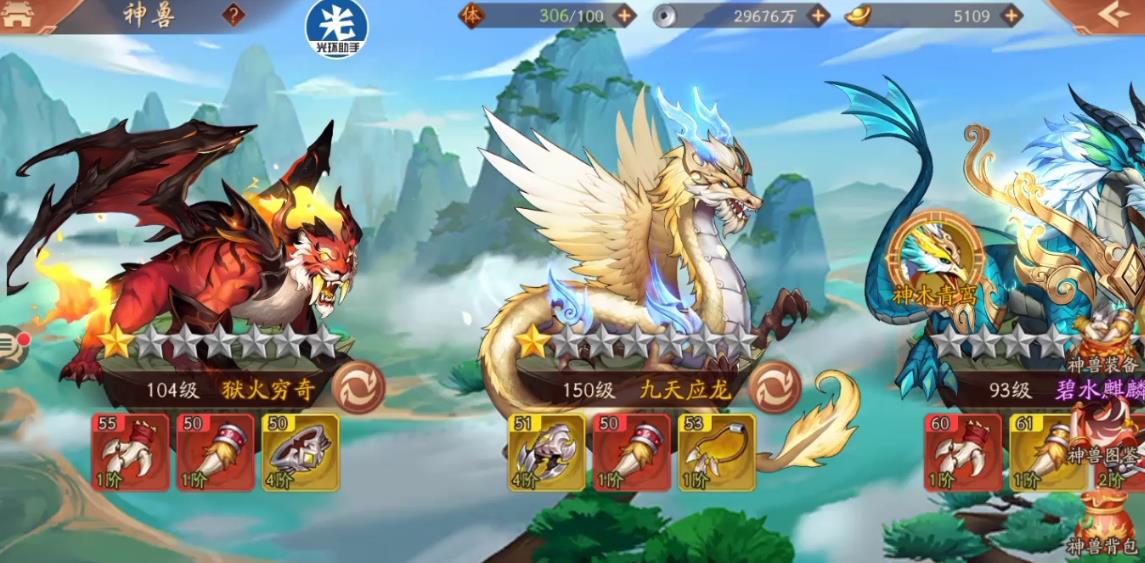The image size is (1145, 563).
Task: Select 狱火穷奇's level 50 golden mask equipment
Action: [x=300, y=452]
